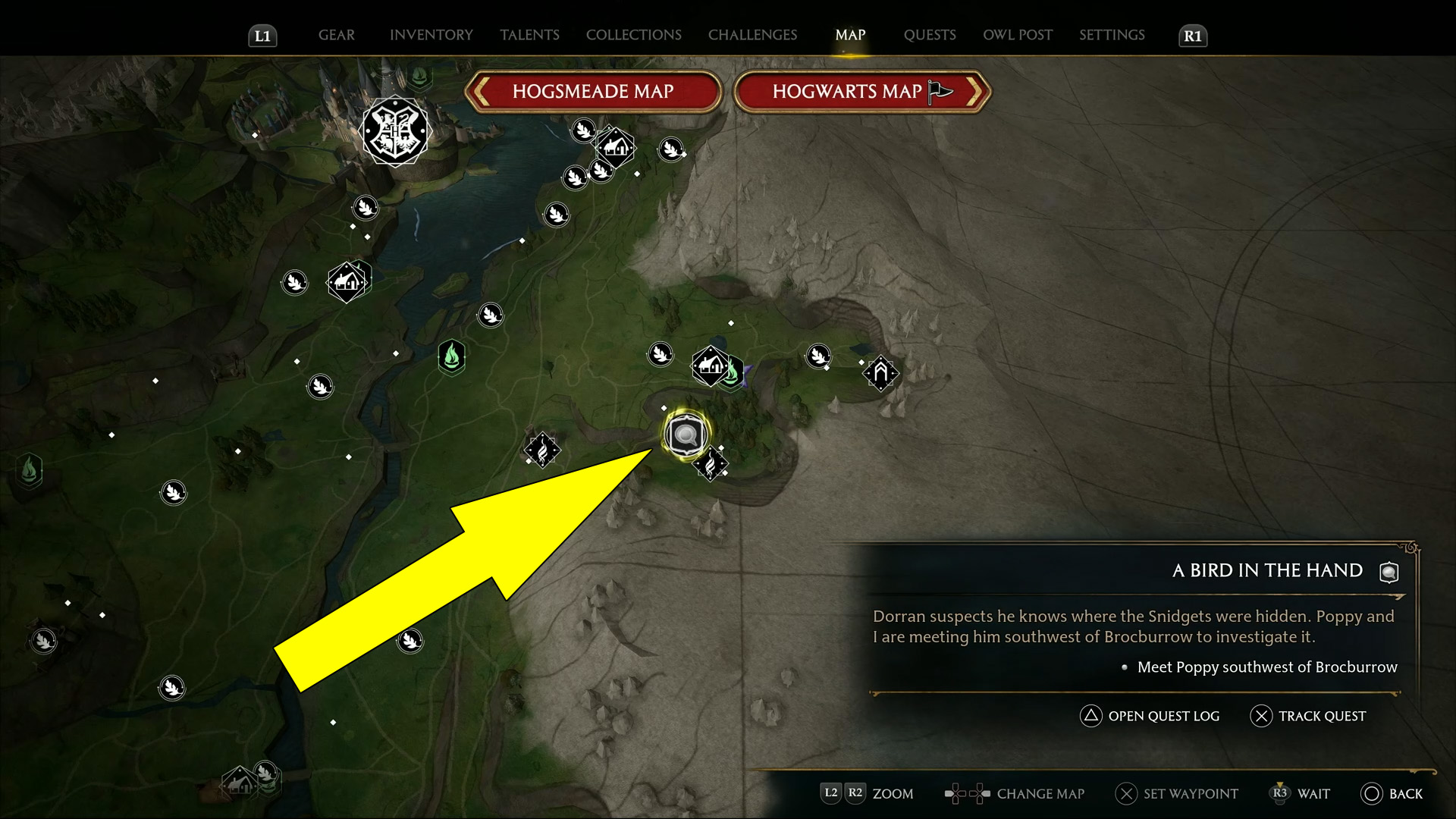
Task: Open the Quests tab
Action: [x=930, y=35]
